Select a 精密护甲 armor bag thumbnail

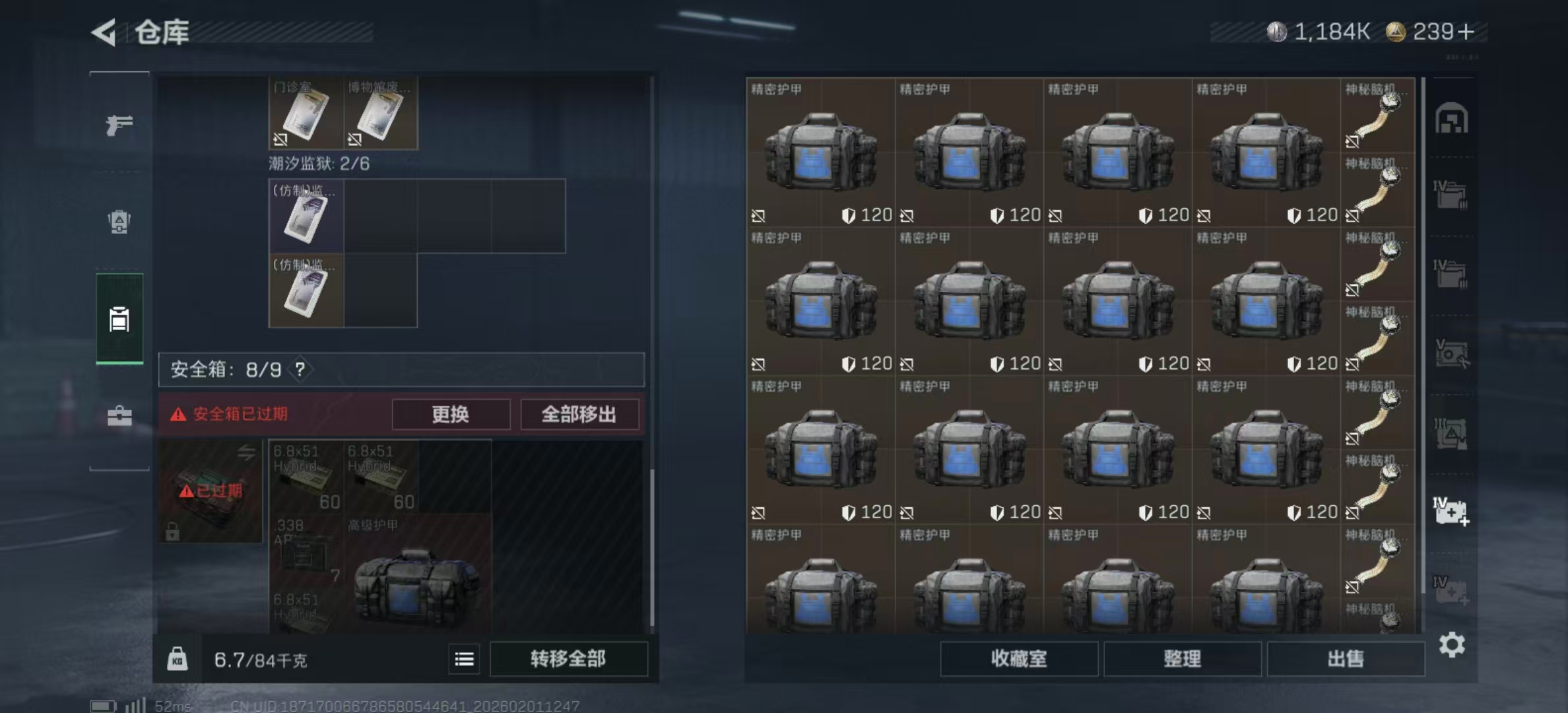click(x=822, y=152)
